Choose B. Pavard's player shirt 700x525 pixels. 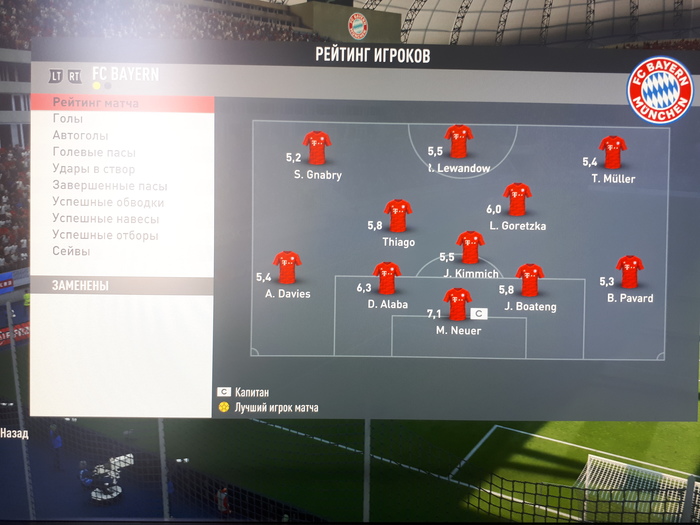pos(629,271)
